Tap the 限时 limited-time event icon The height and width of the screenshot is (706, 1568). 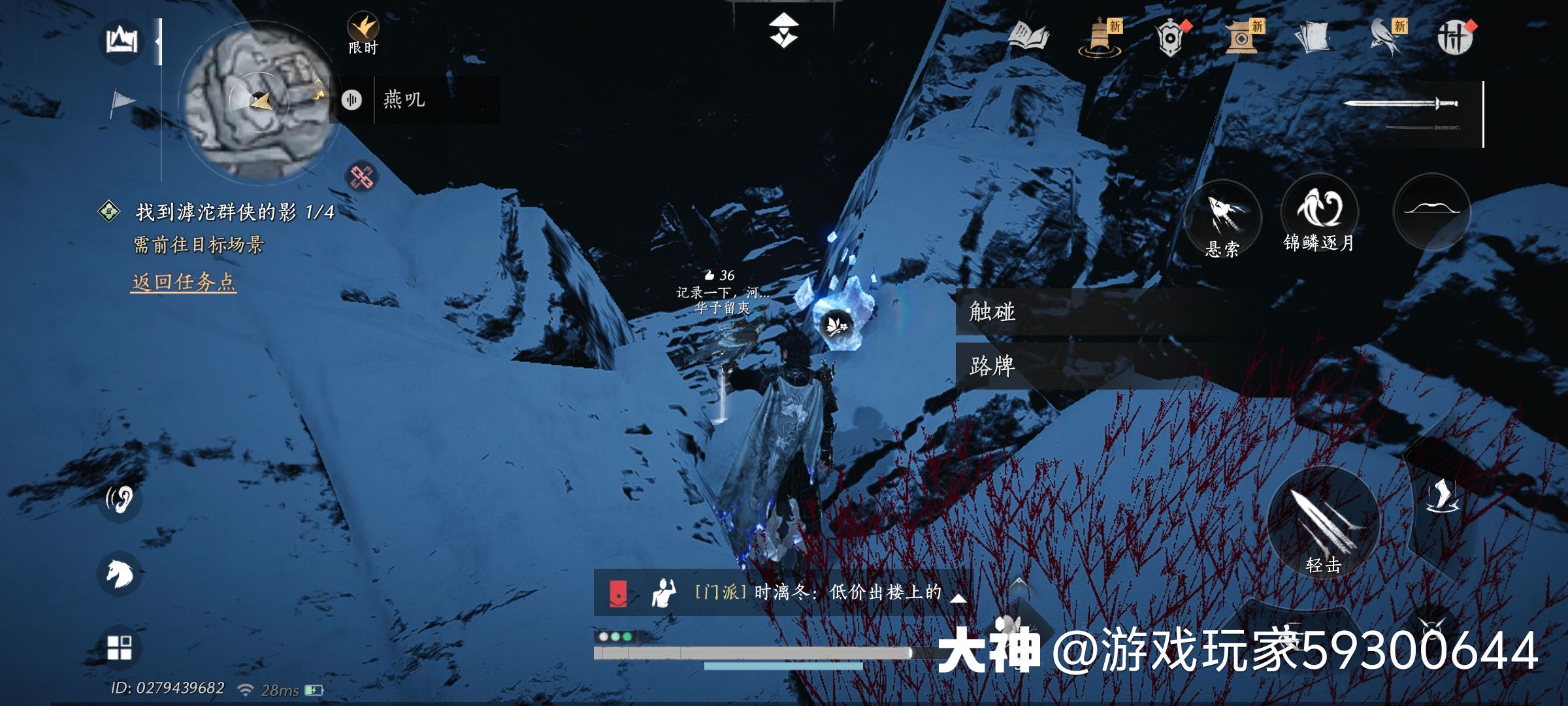tap(363, 33)
